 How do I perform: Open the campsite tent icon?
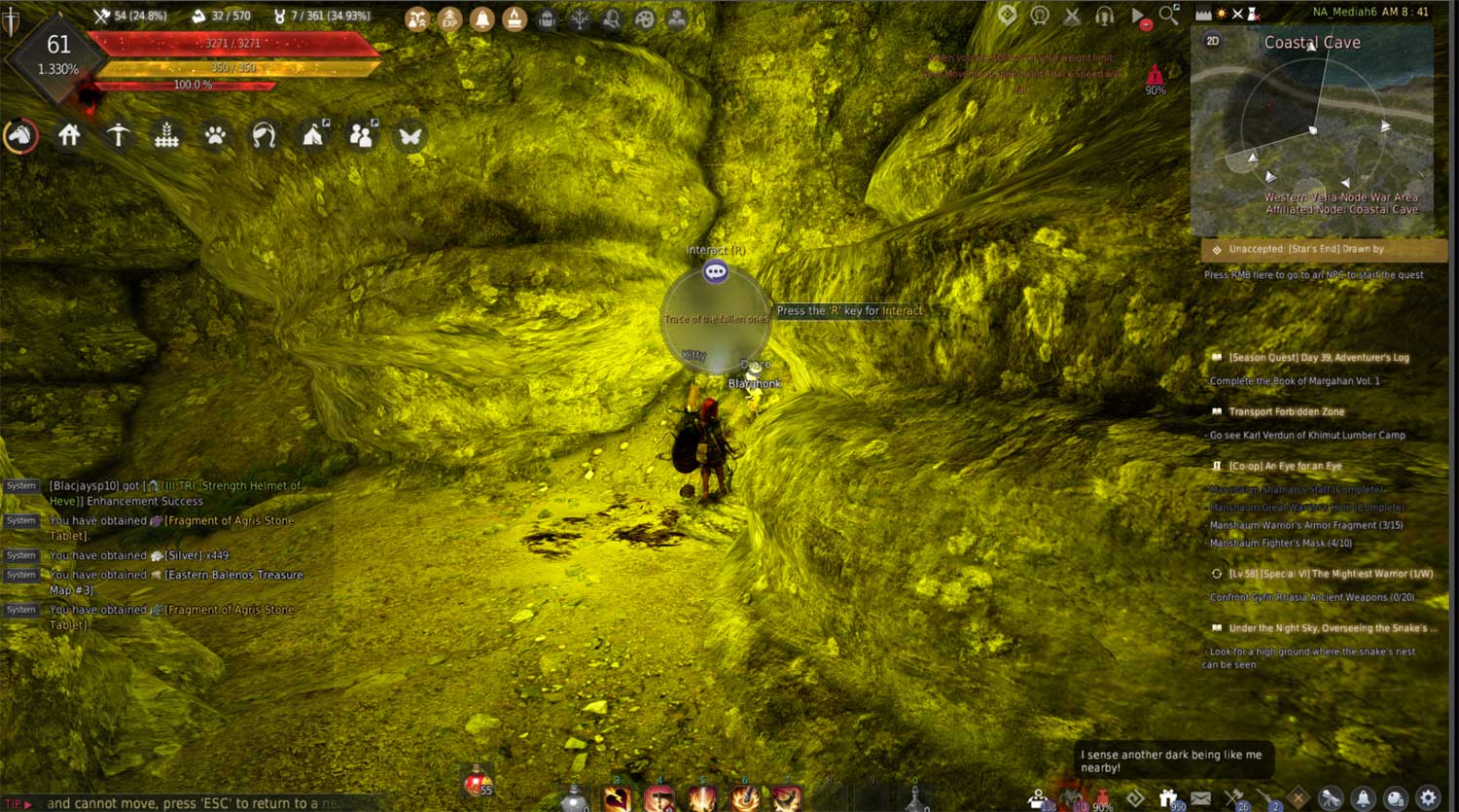pyautogui.click(x=311, y=135)
